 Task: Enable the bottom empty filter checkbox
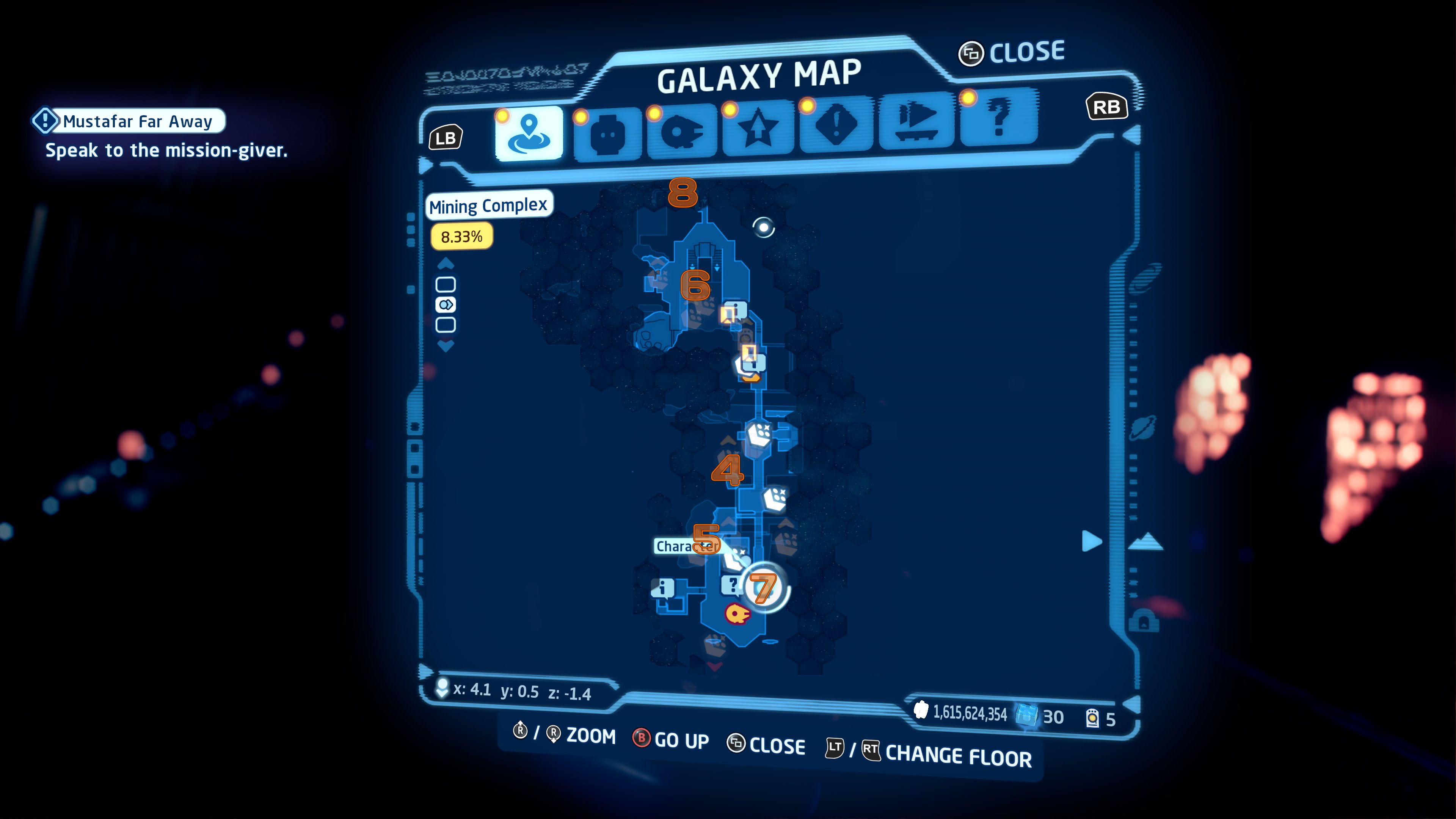pyautogui.click(x=447, y=324)
